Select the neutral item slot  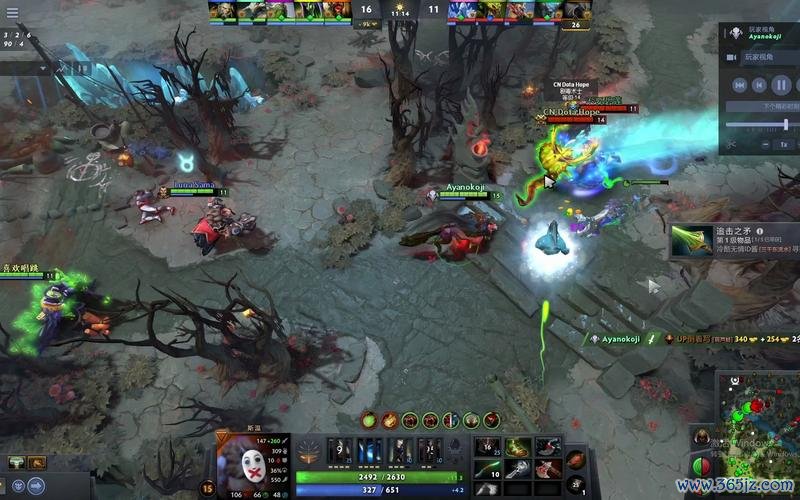pos(577,459)
